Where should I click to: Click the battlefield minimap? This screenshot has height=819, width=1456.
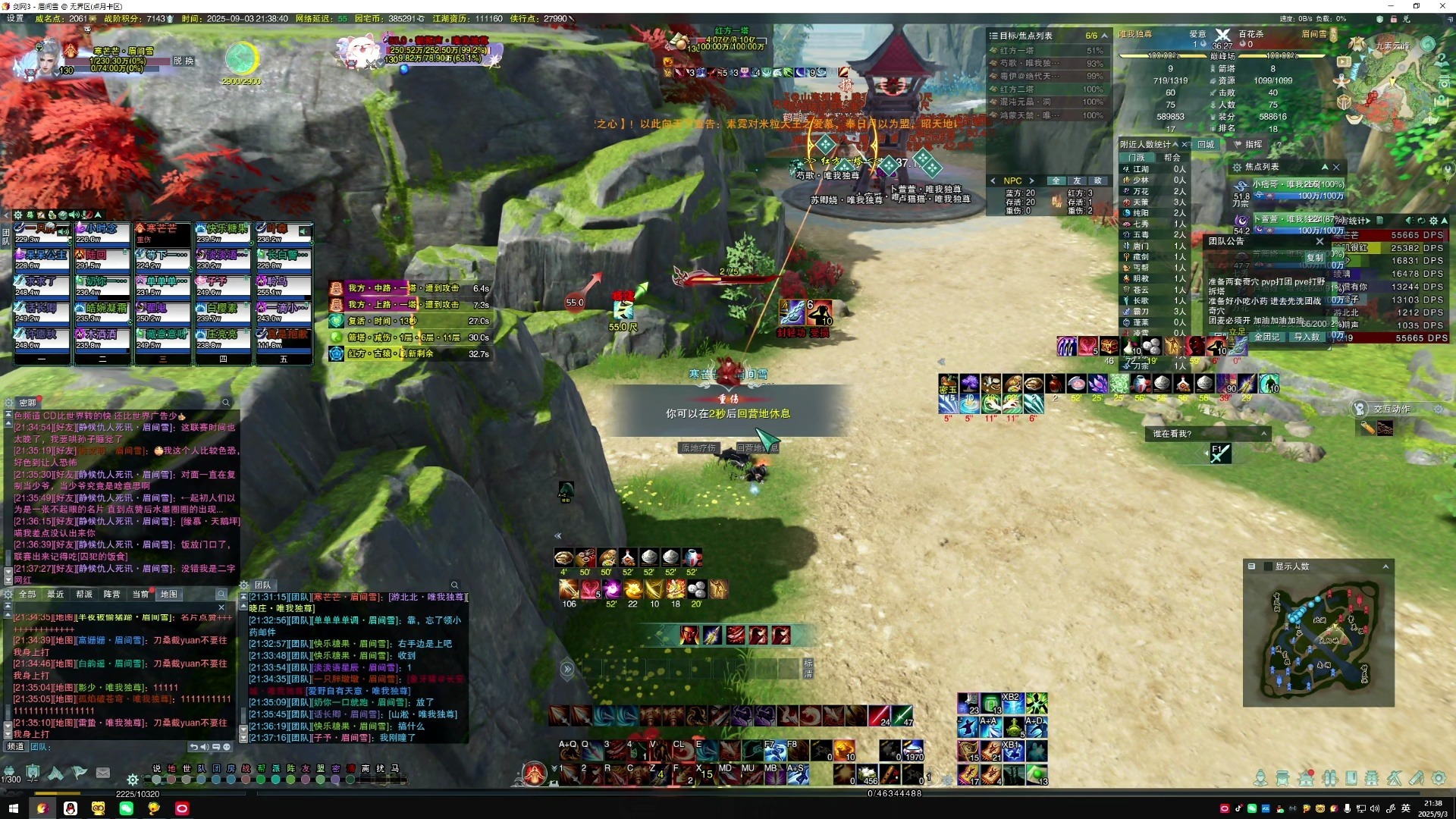1319,642
